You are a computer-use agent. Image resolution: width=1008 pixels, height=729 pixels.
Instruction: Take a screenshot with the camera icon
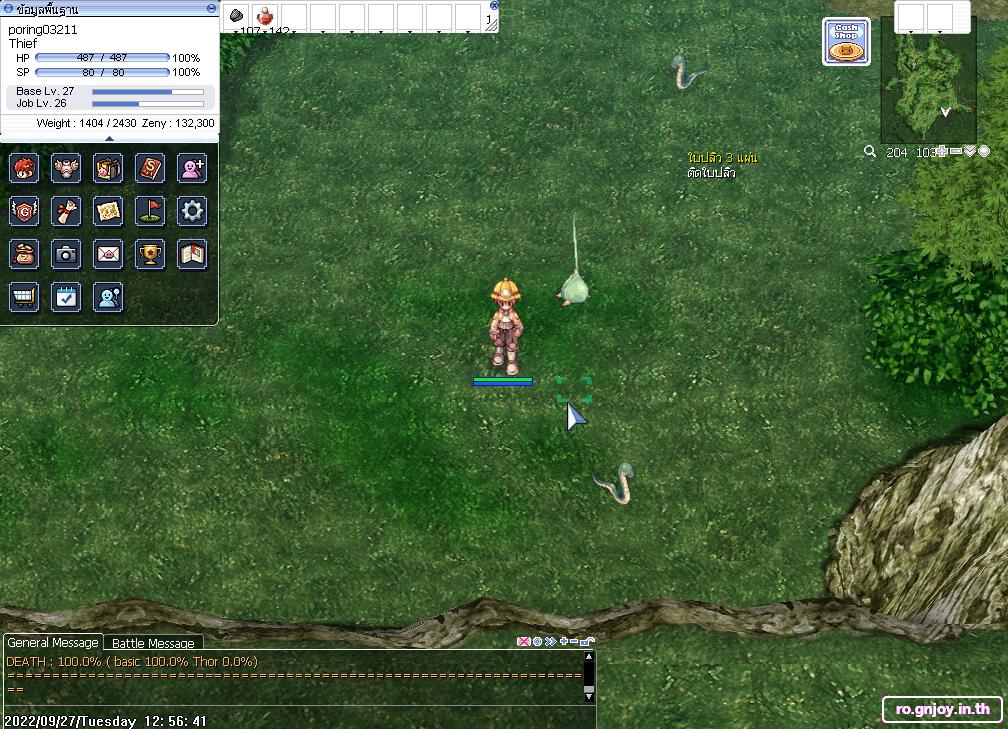pos(66,254)
